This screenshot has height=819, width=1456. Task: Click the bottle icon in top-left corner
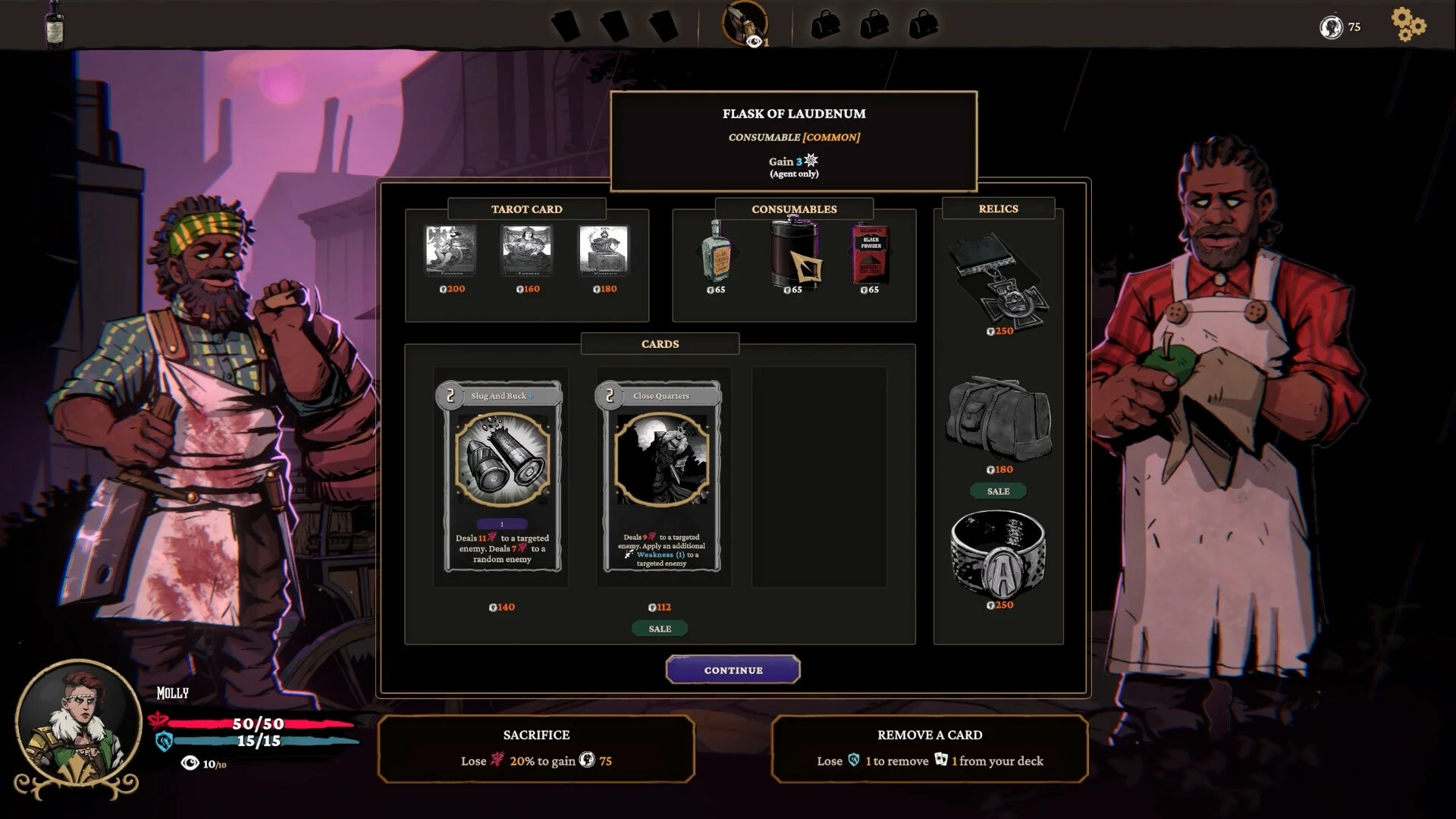coord(55,23)
